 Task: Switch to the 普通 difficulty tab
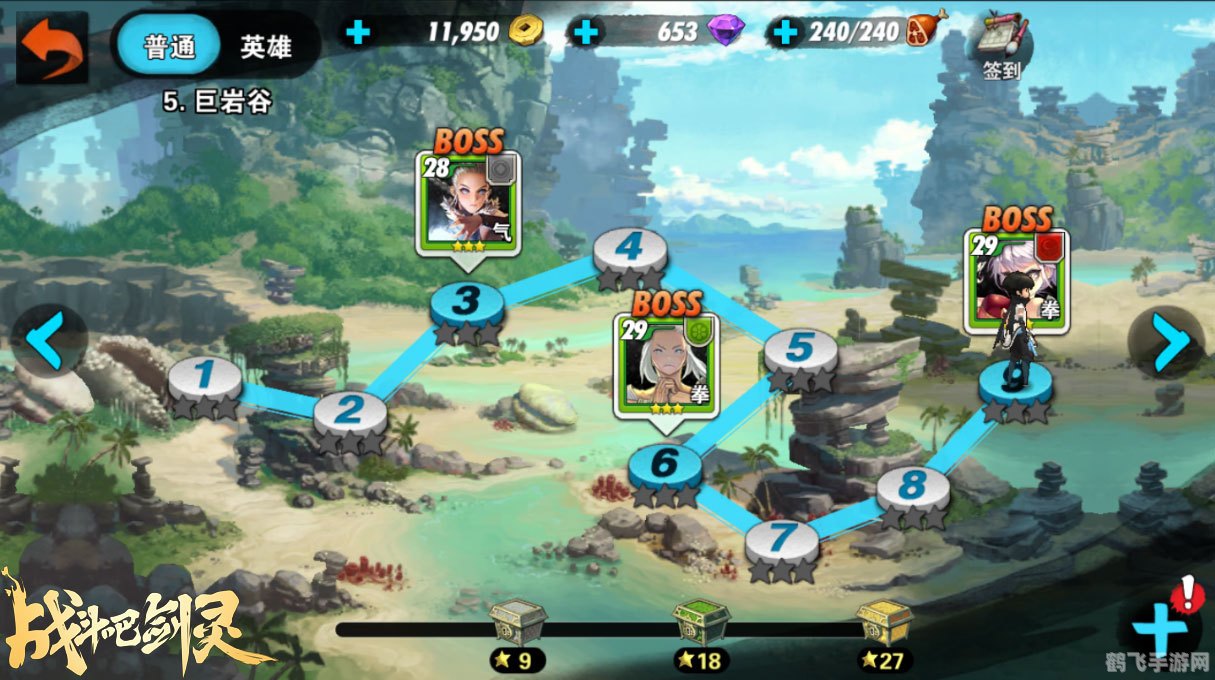pos(168,46)
